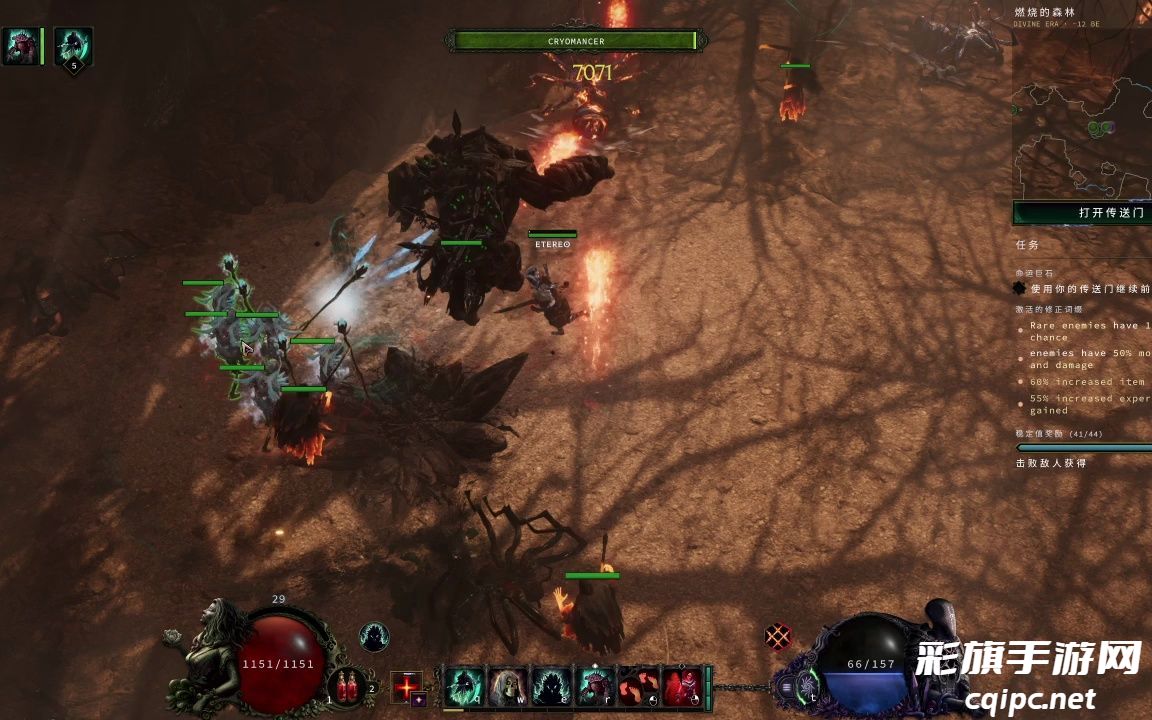The width and height of the screenshot is (1152, 720).
Task: Activate the Q skill hooded reaper icon
Action: [x=464, y=686]
